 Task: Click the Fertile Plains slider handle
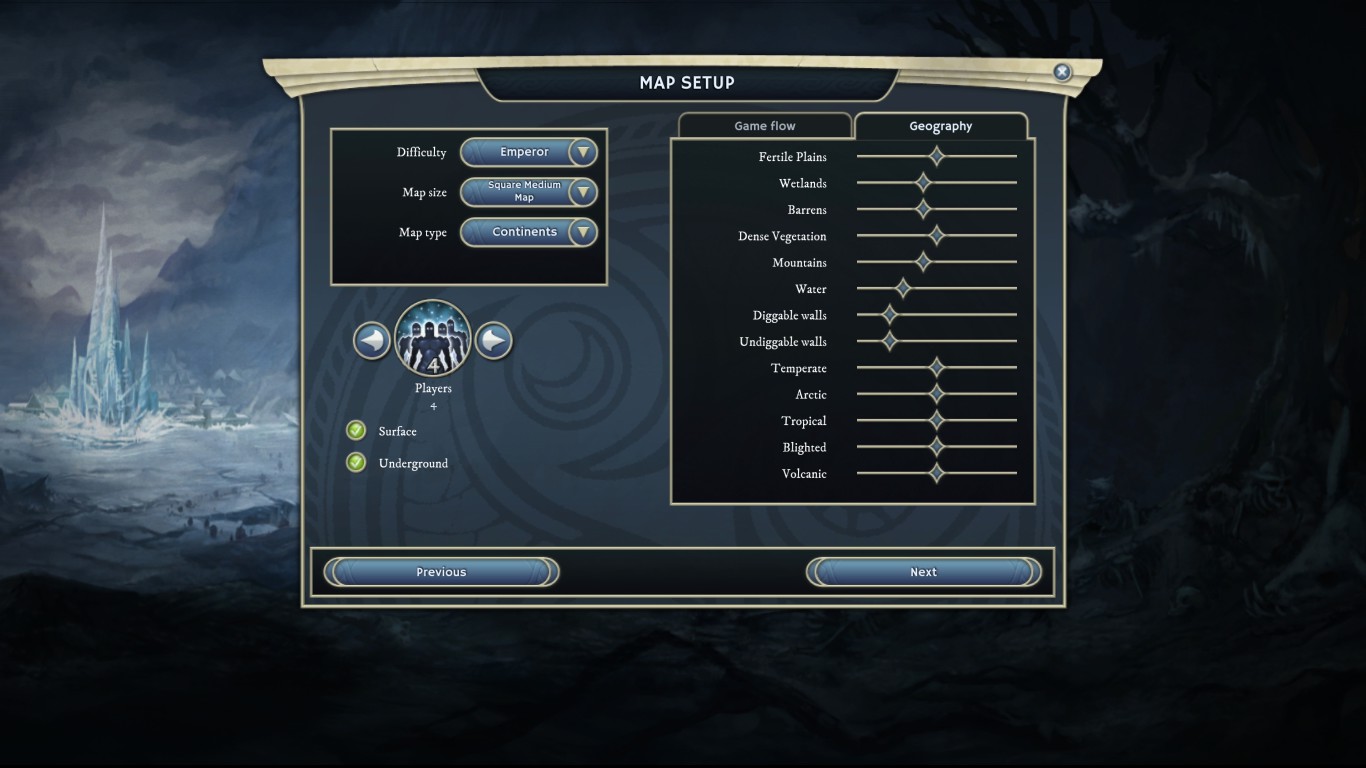[936, 156]
